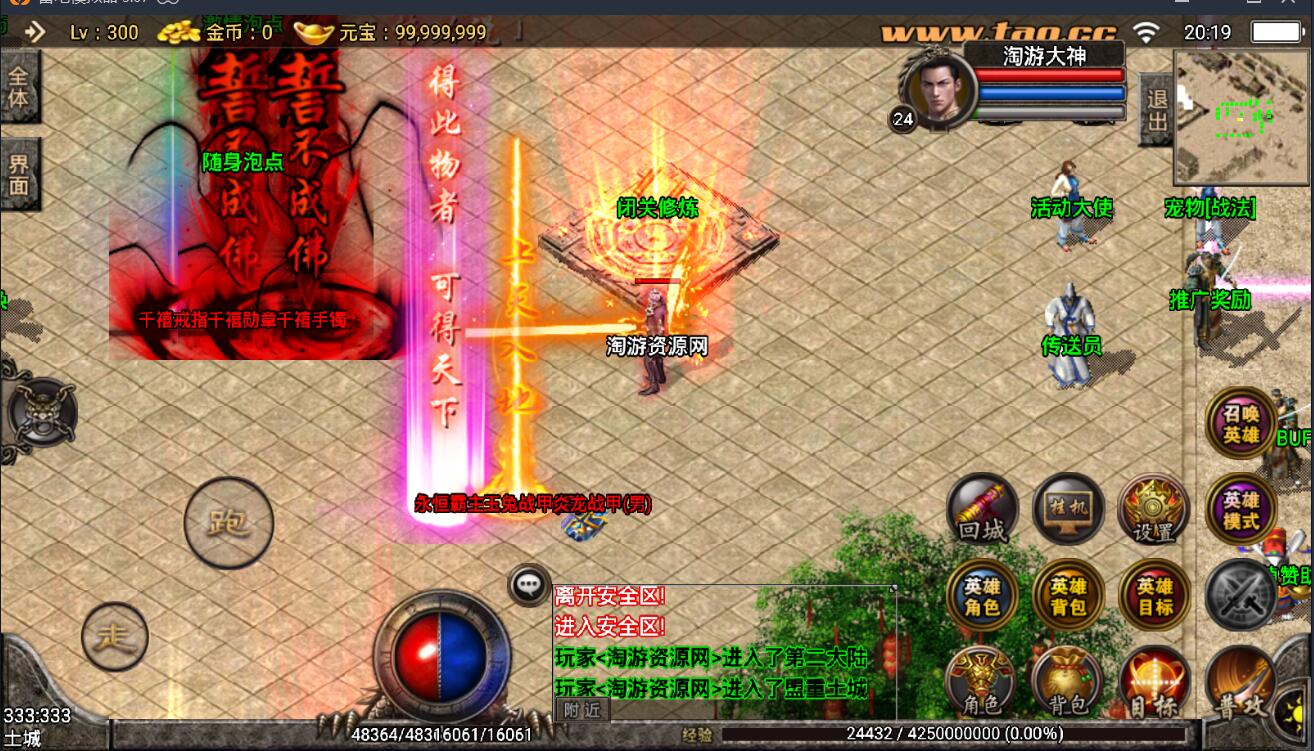Switch the 英雄模式 hero mode button
Image resolution: width=1314 pixels, height=751 pixels.
(x=1241, y=510)
